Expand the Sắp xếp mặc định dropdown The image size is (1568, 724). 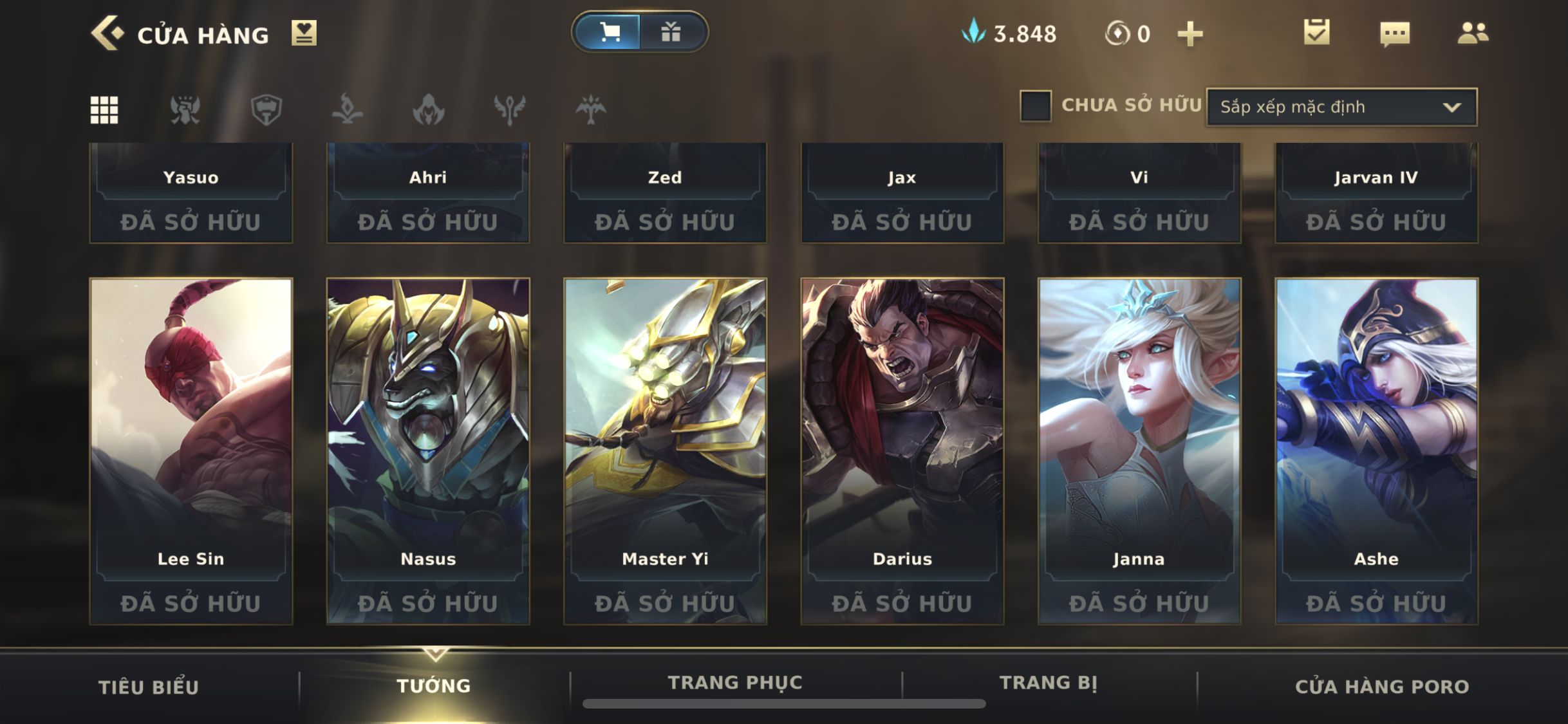(1341, 107)
